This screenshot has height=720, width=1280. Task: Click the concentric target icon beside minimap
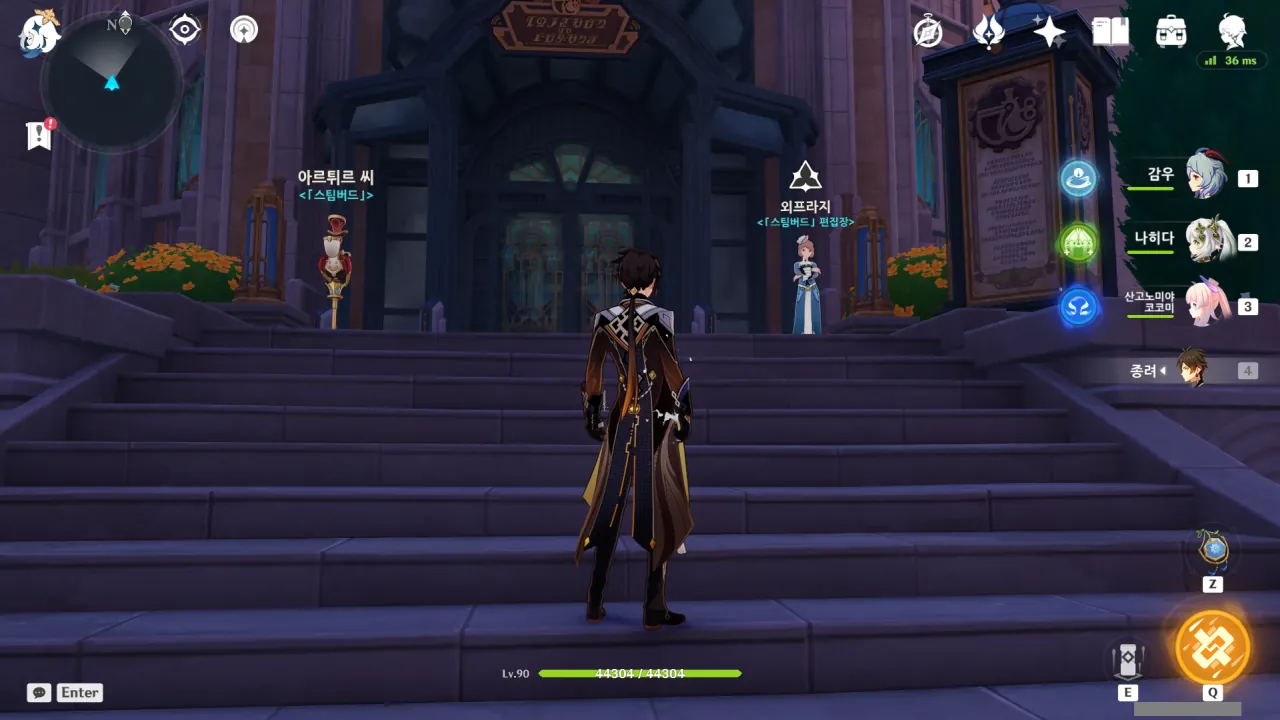tap(185, 30)
